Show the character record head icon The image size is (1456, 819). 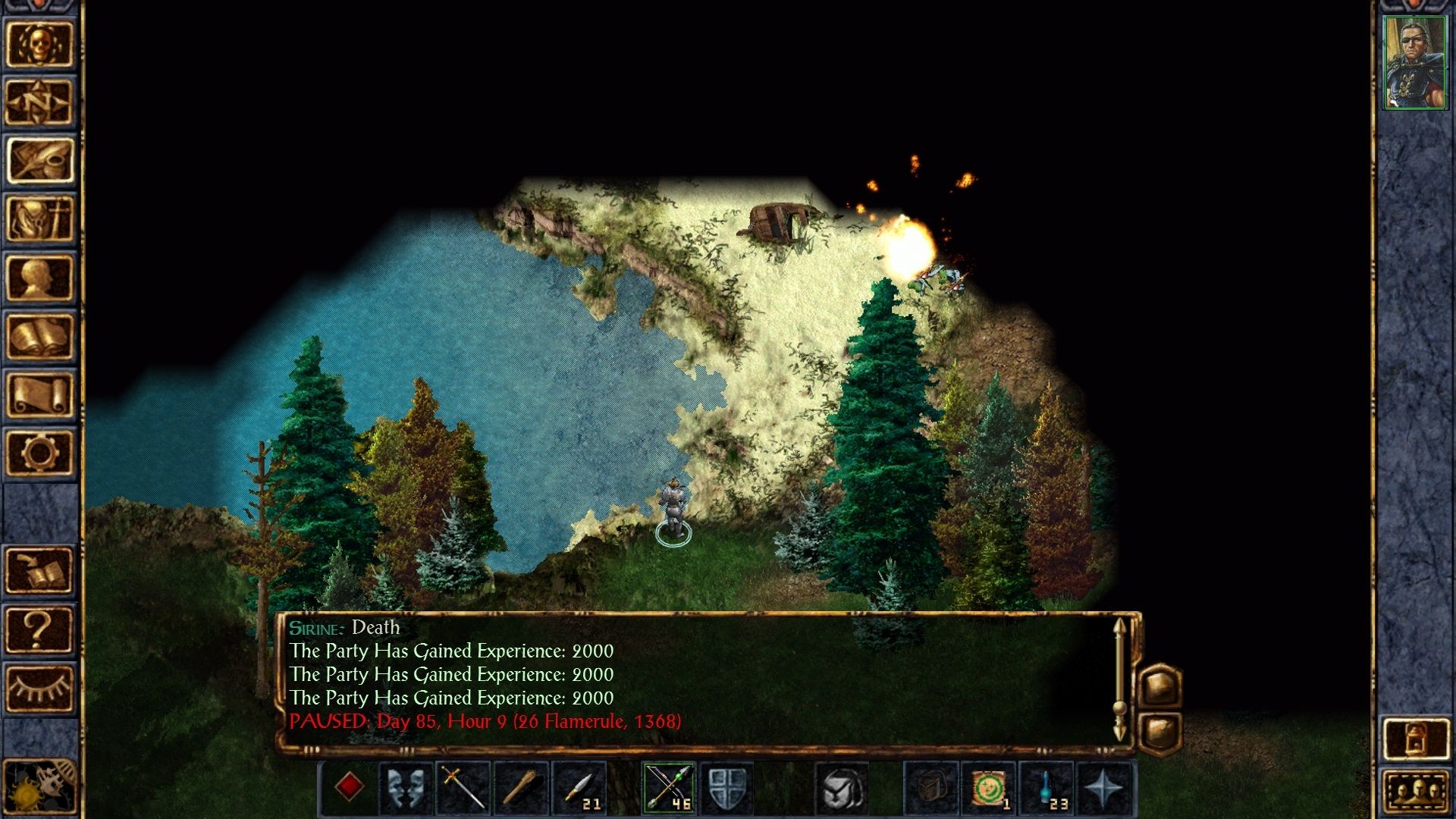coord(39,278)
